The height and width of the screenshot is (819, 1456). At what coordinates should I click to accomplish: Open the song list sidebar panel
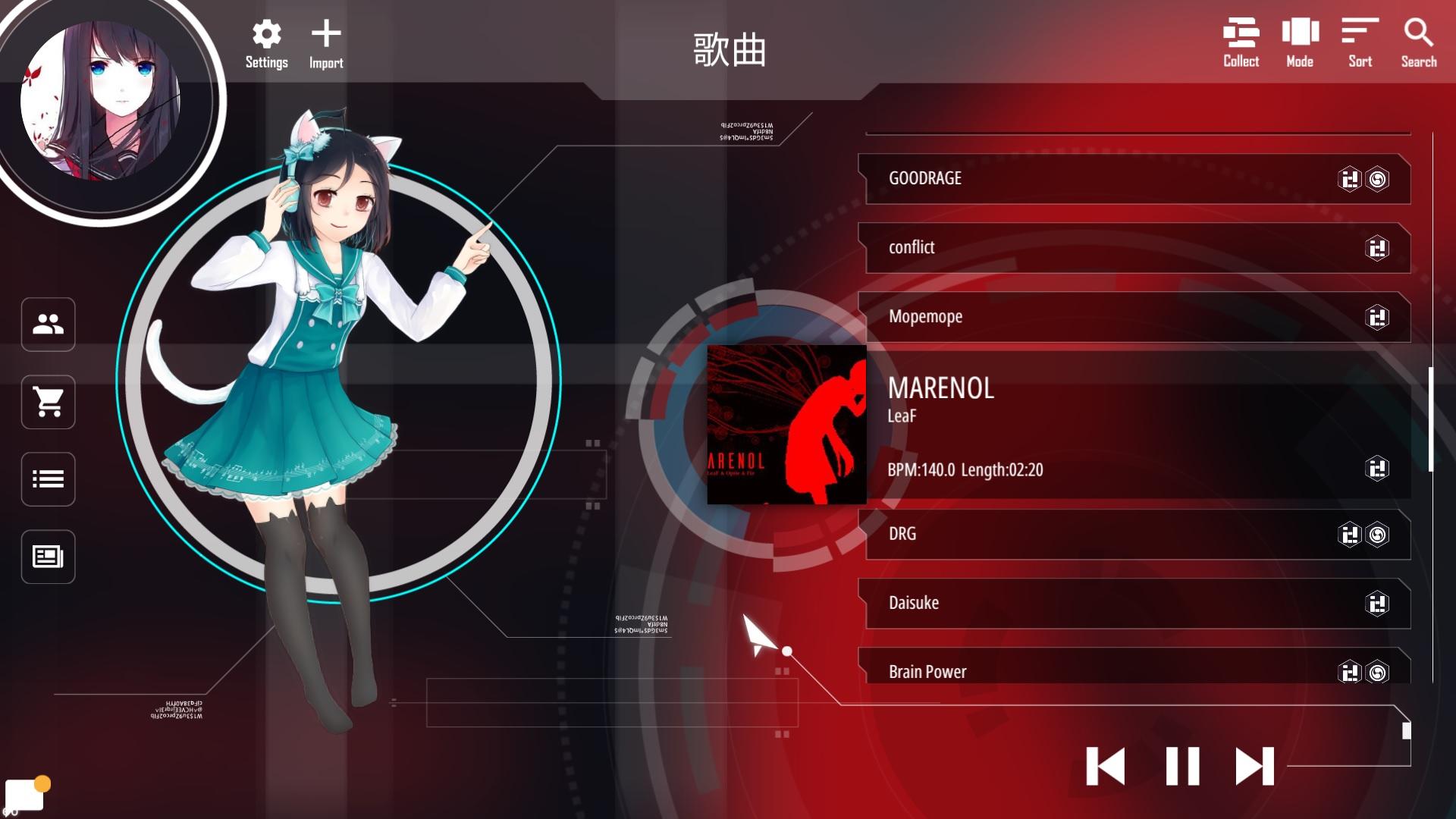(48, 479)
